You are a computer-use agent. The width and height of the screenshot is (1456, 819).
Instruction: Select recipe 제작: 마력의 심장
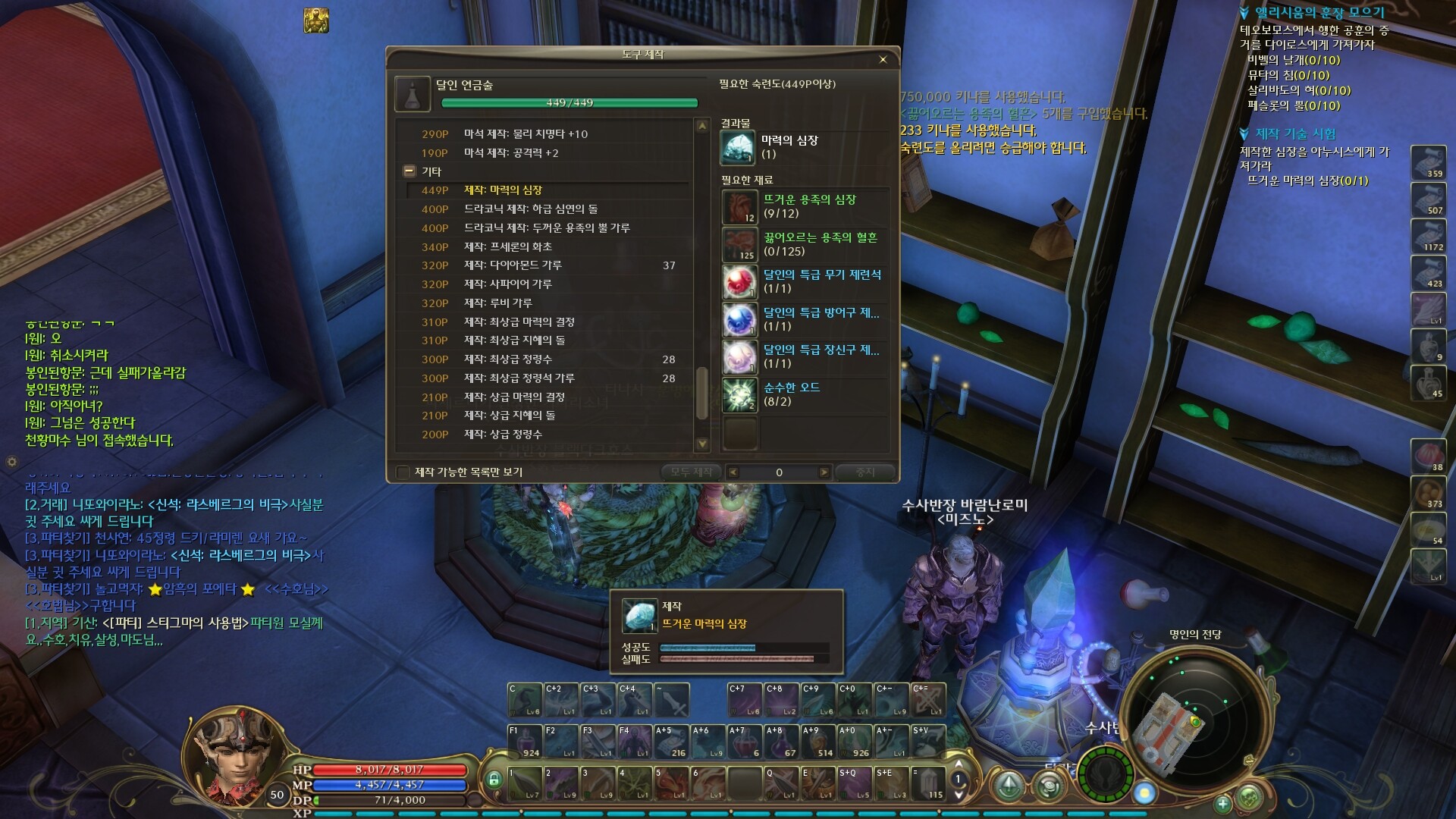pos(503,190)
